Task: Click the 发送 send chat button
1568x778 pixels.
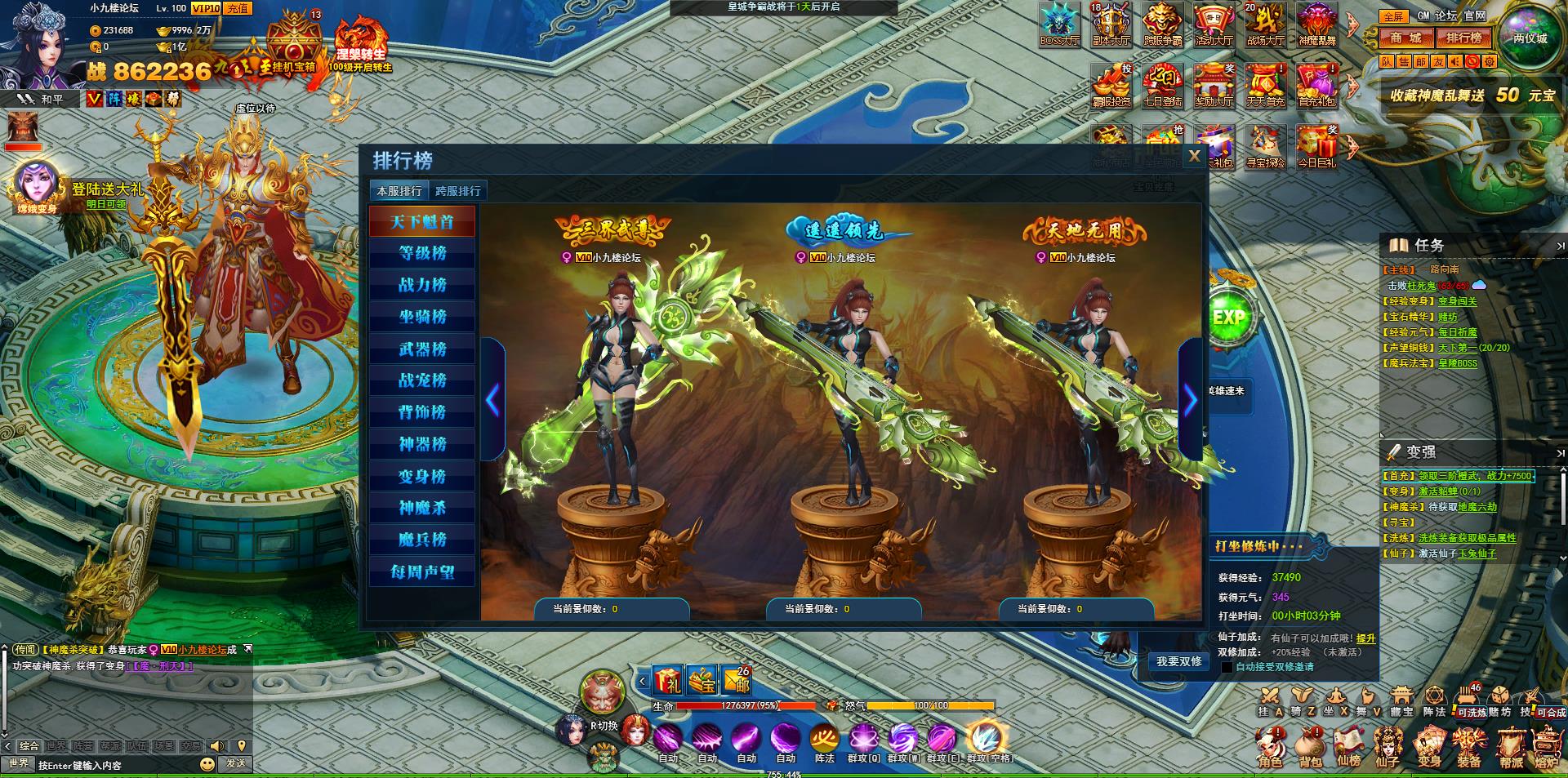Action: pos(236,763)
